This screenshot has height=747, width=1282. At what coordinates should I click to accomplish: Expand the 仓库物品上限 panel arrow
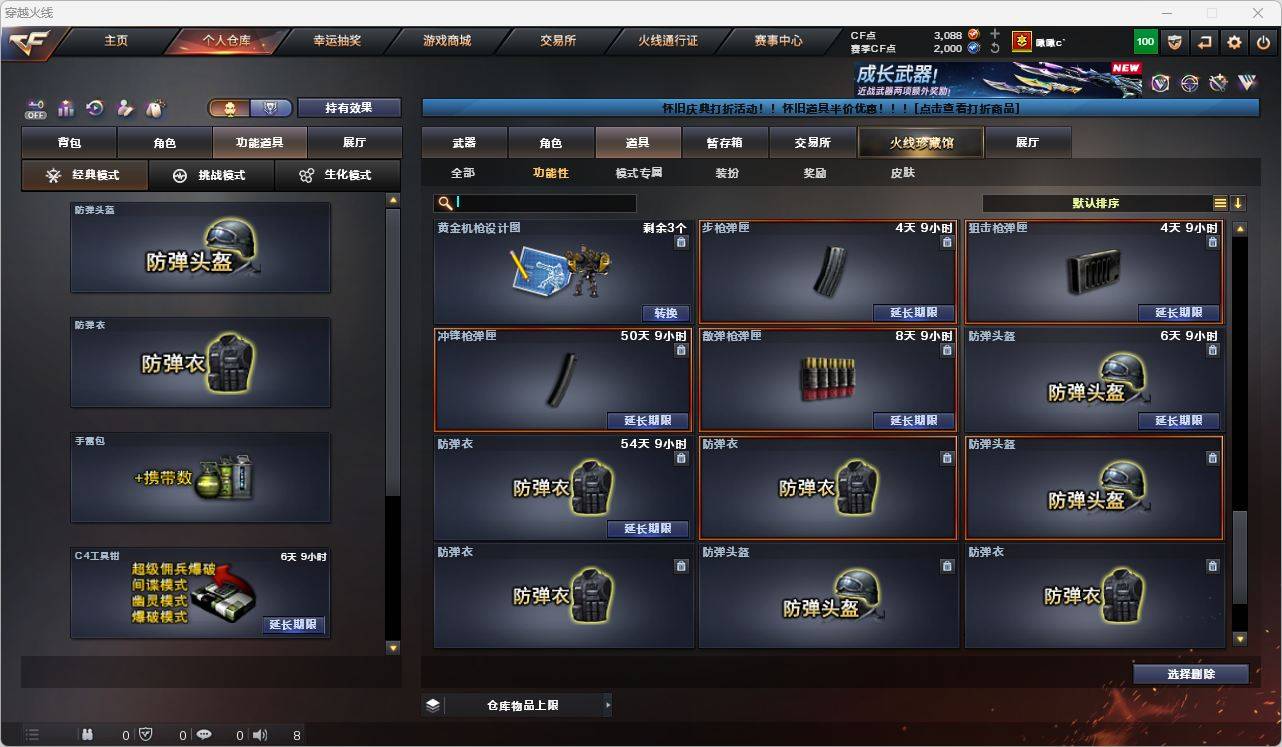(x=608, y=704)
